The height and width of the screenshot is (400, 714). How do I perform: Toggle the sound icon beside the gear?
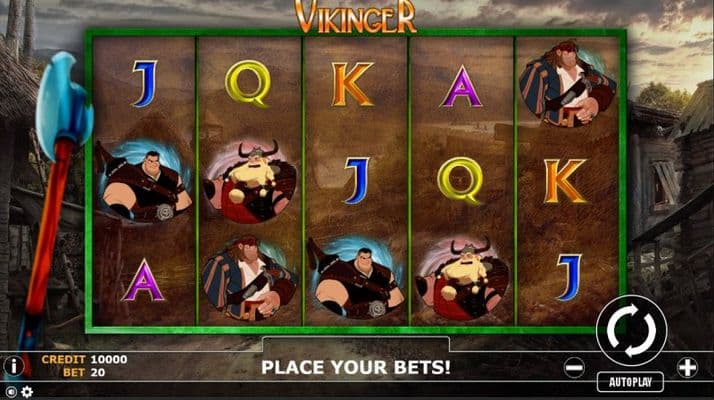click(11, 392)
